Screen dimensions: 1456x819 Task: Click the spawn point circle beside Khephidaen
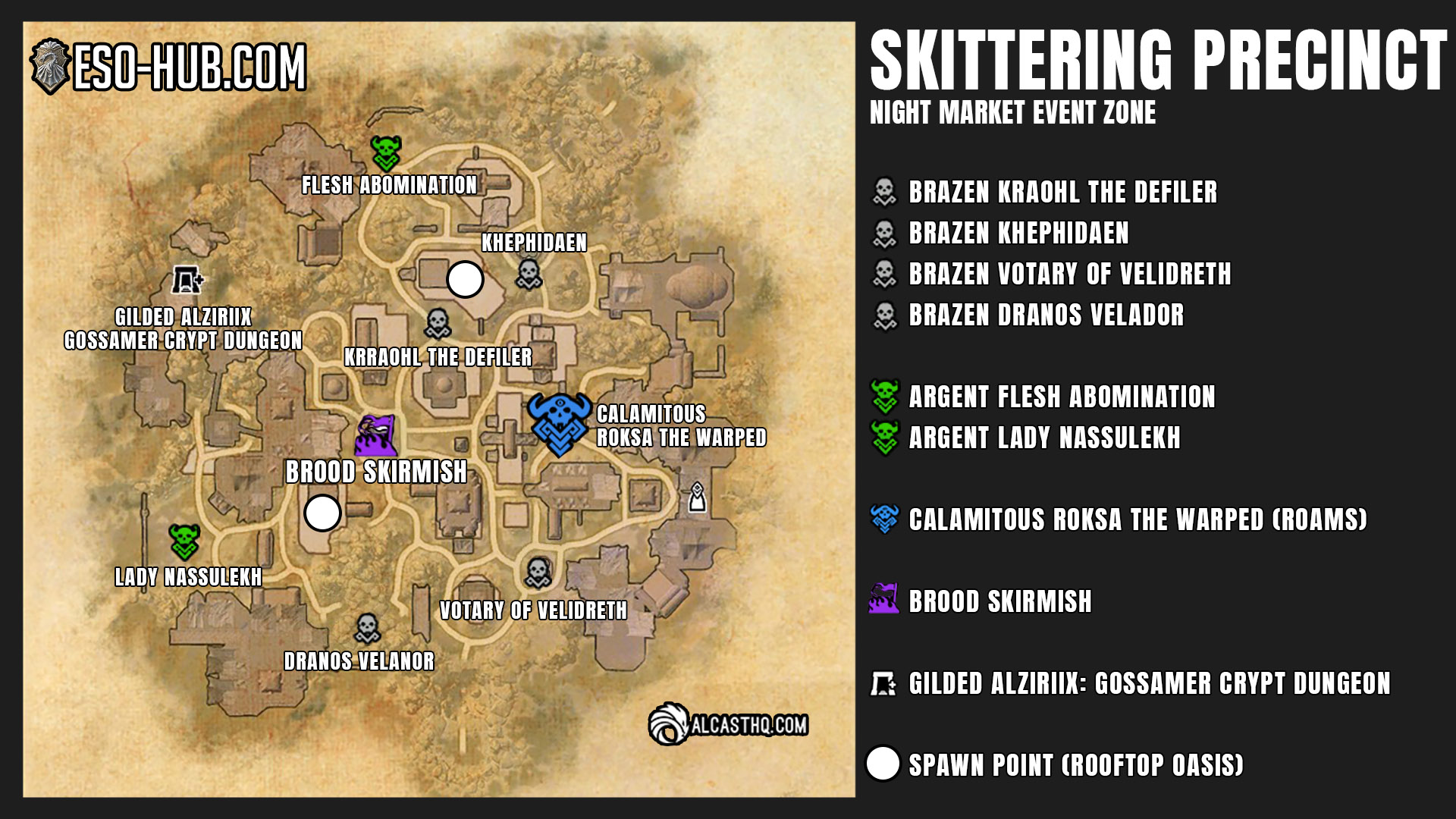click(x=465, y=280)
